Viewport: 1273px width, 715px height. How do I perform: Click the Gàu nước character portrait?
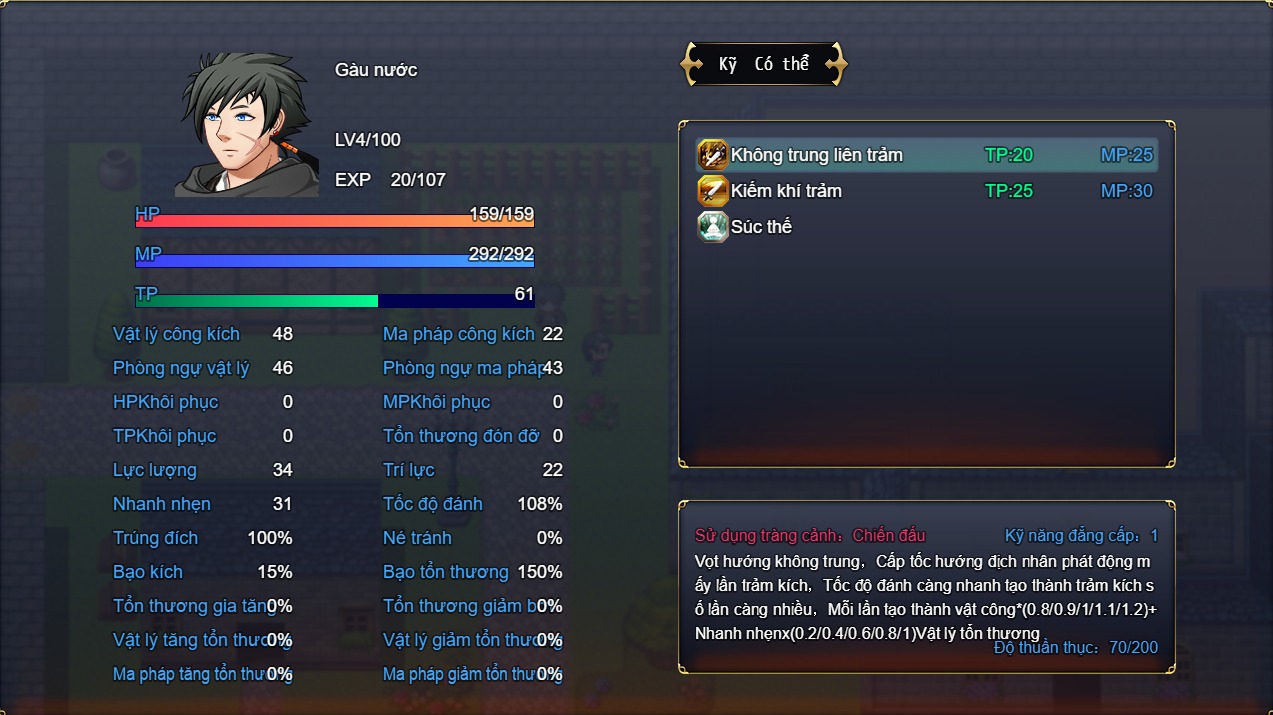246,125
